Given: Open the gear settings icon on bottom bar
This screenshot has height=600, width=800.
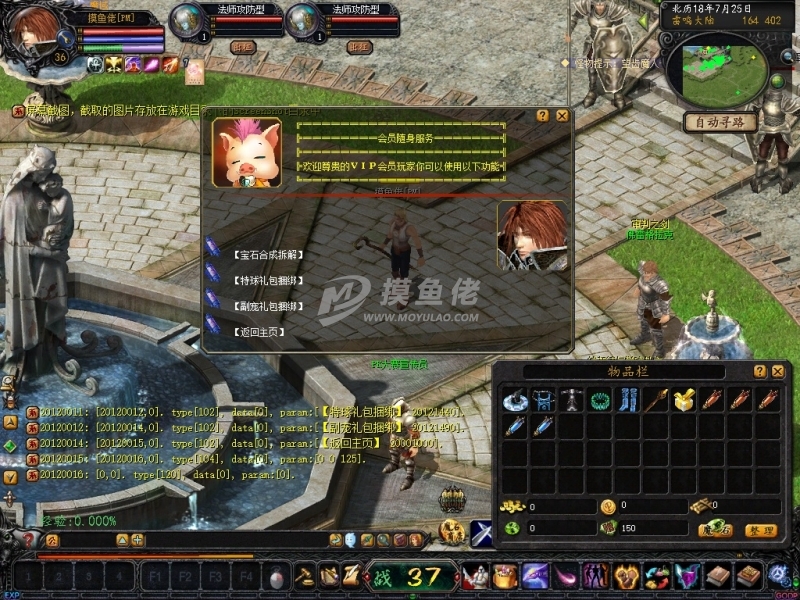Looking at the screenshot, I should [x=779, y=575].
